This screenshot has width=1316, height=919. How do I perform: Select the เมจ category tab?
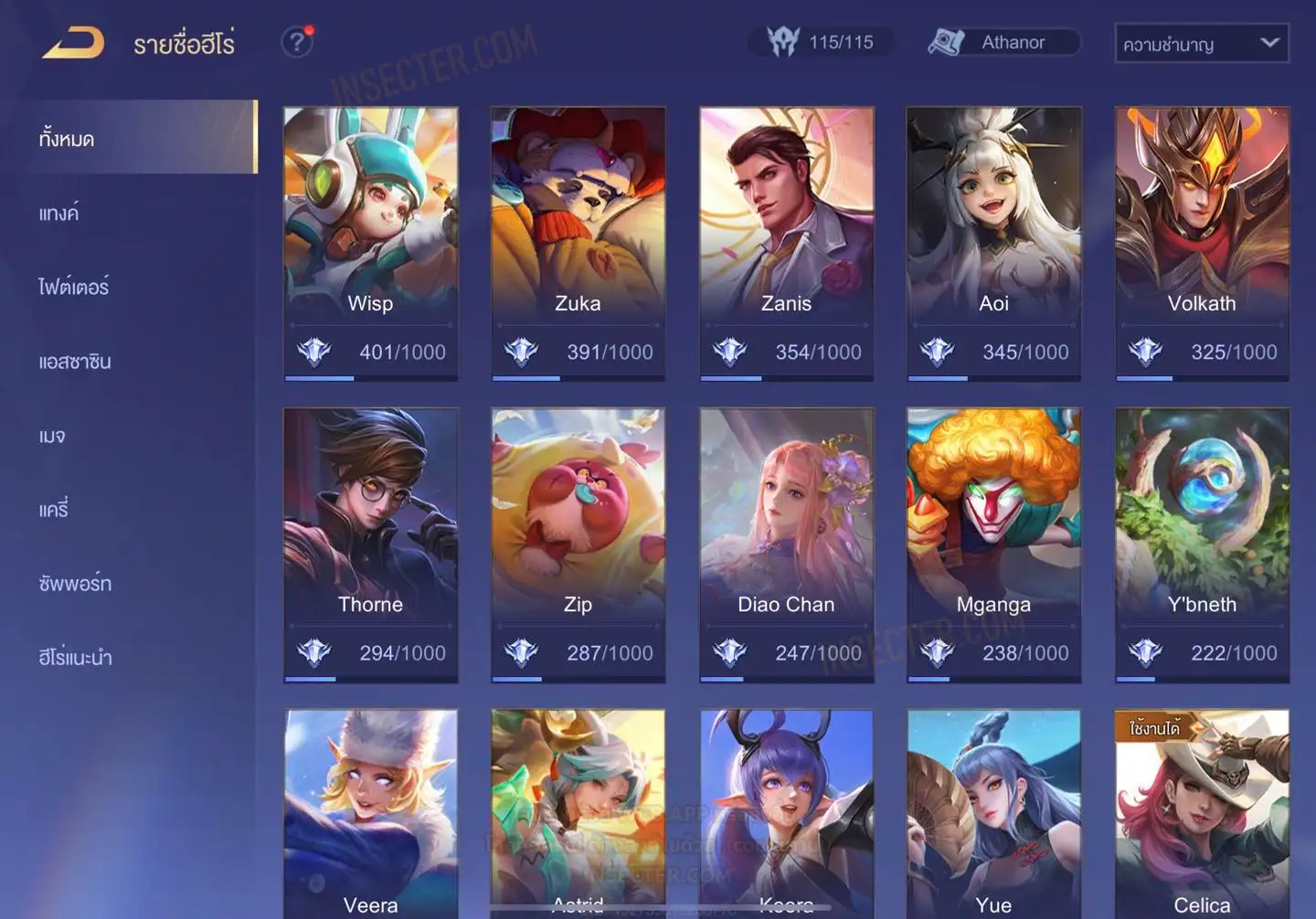[x=52, y=437]
